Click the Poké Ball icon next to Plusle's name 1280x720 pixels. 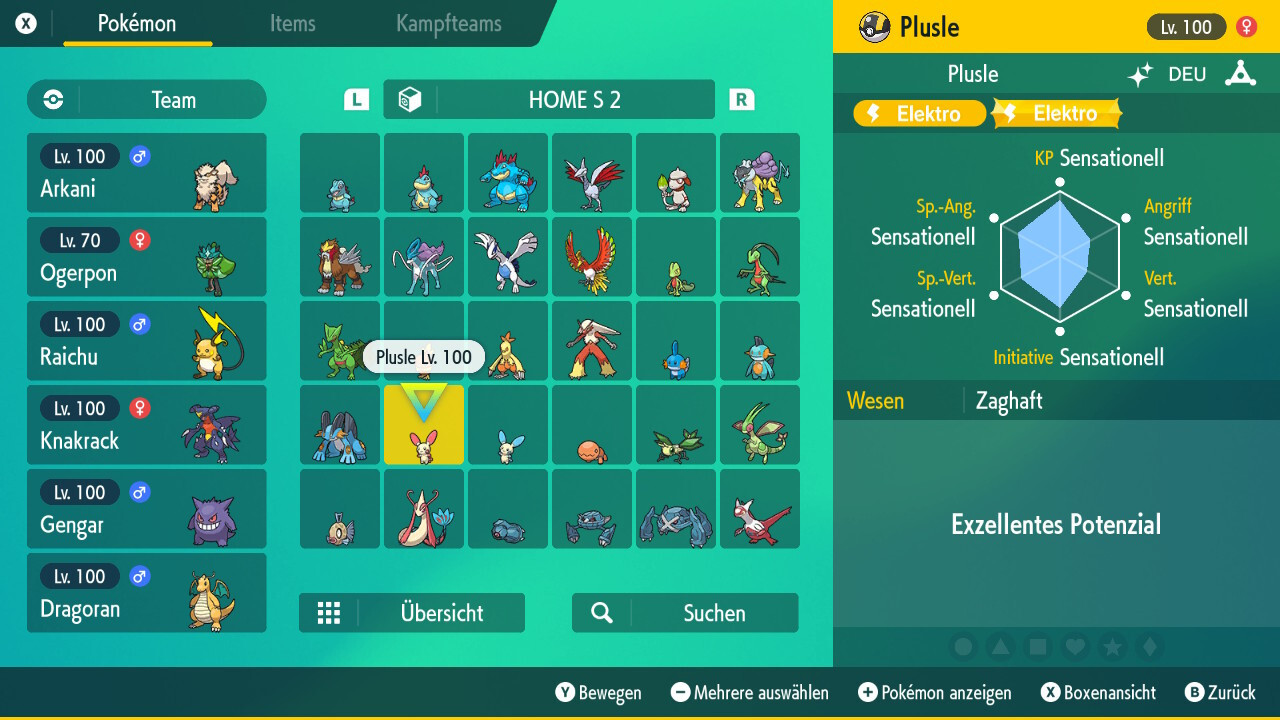click(875, 26)
